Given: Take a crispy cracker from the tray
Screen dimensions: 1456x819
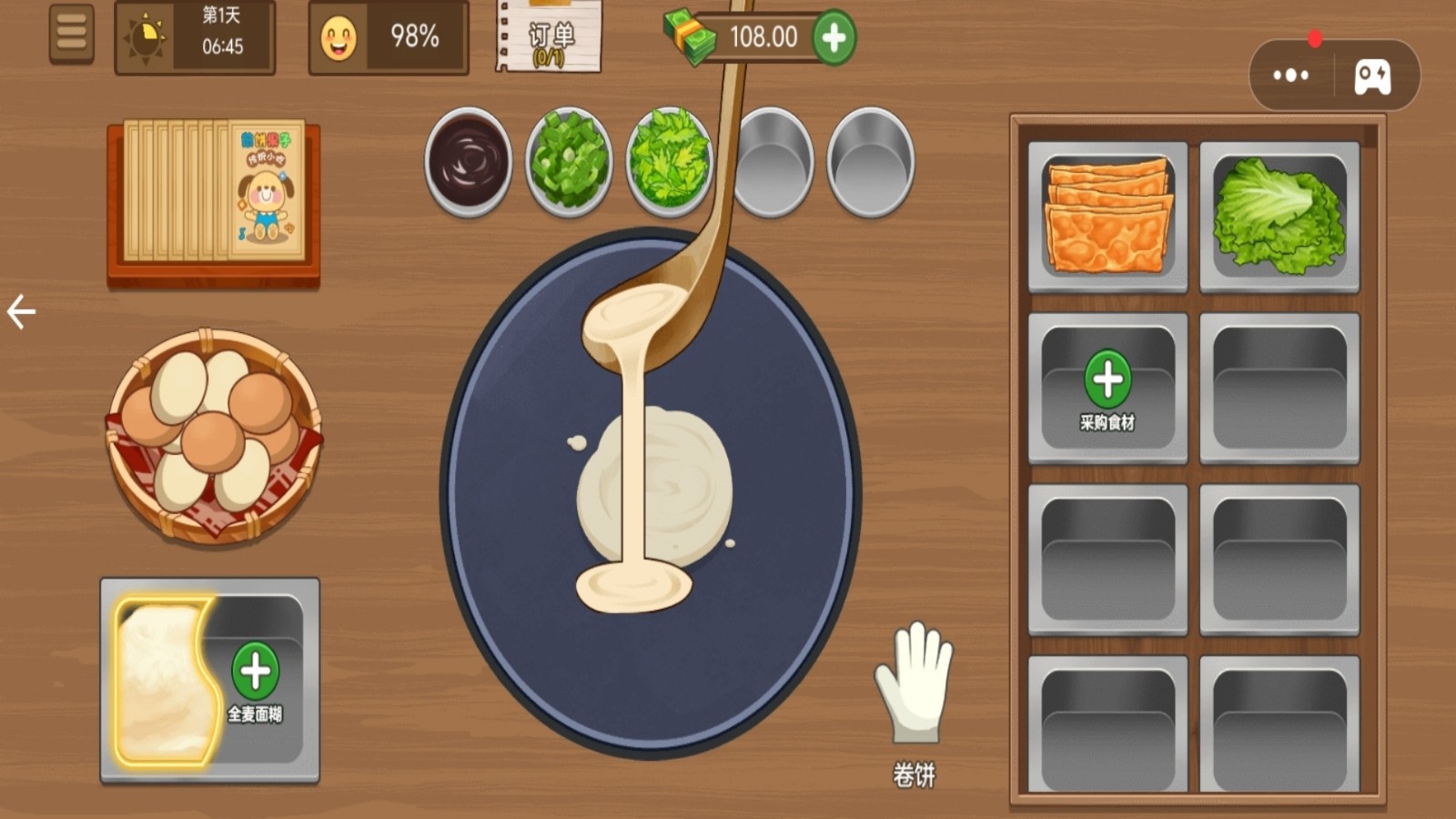Looking at the screenshot, I should [x=1107, y=217].
